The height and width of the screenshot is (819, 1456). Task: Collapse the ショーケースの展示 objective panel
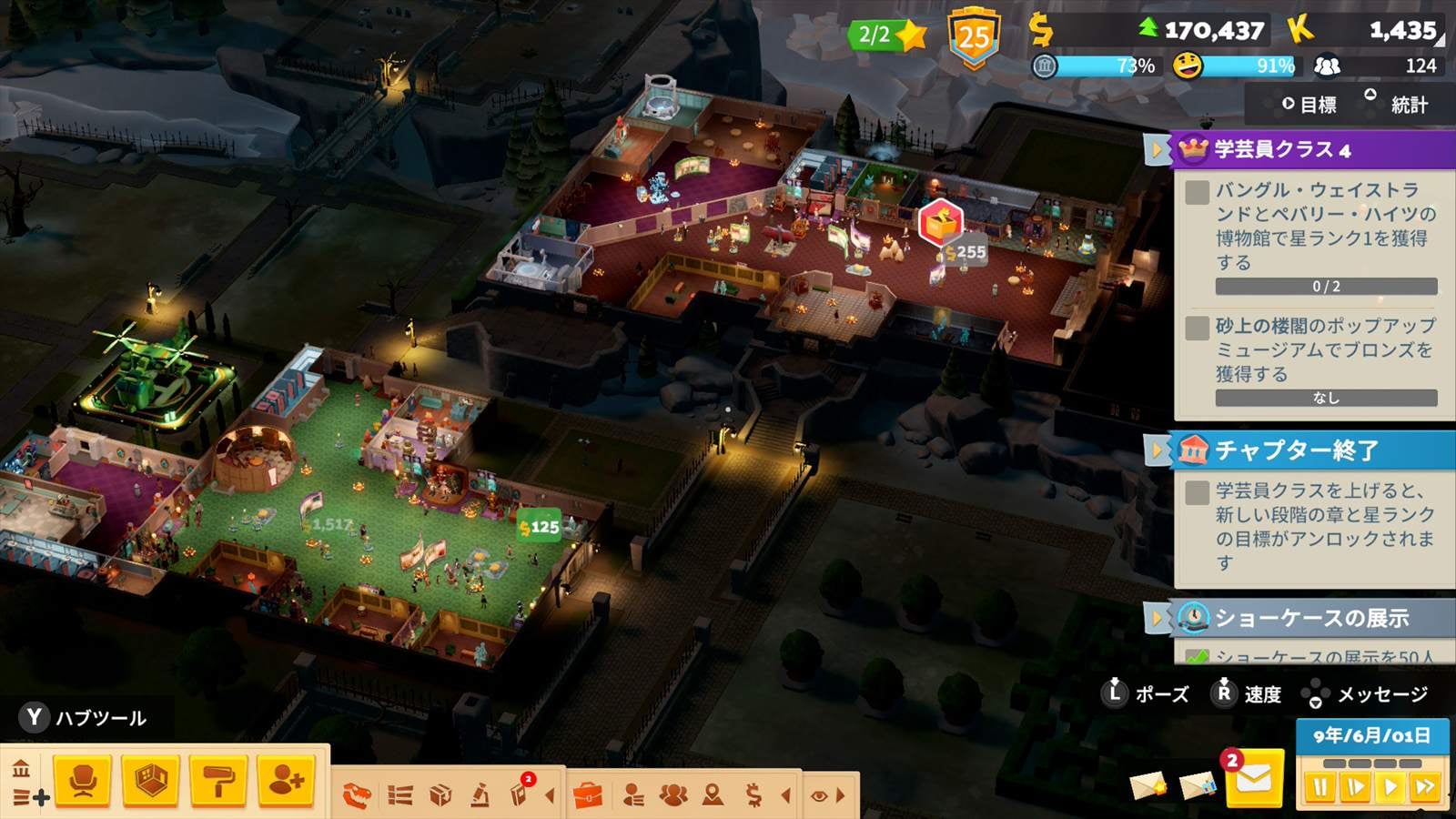pos(1157,618)
